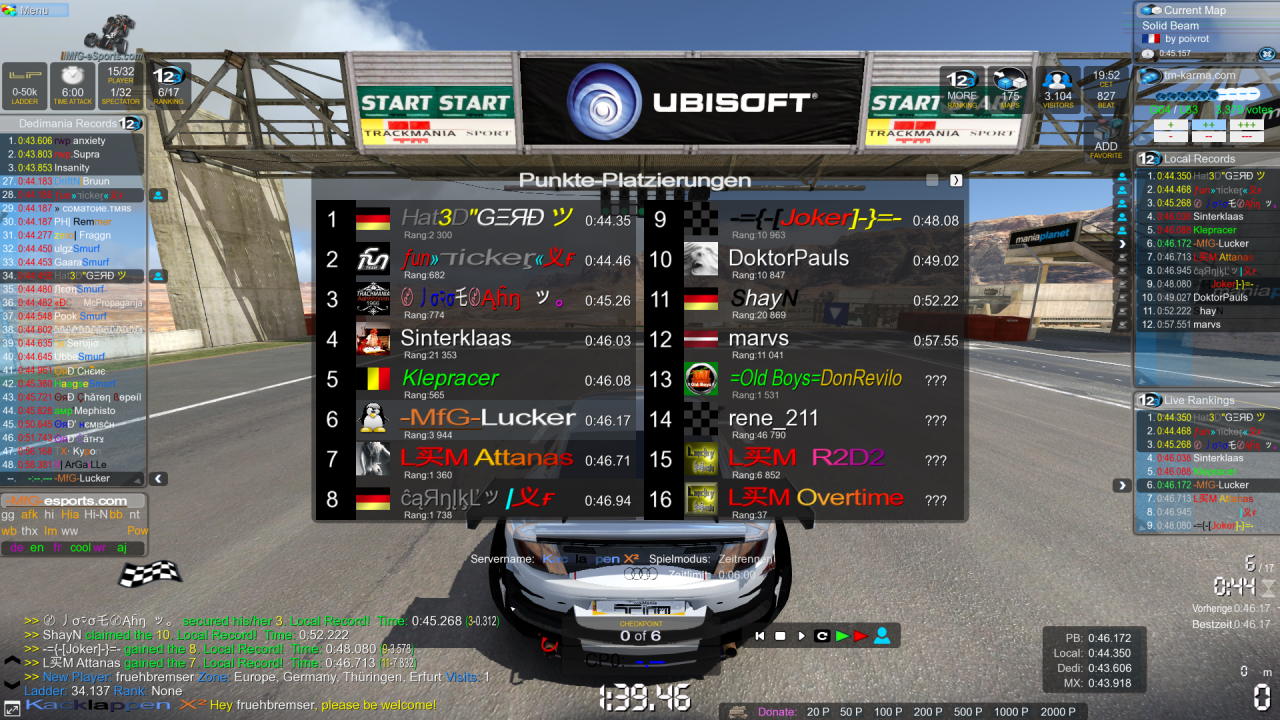This screenshot has height=720, width=1280.
Task: Send the 'afk' quick chat message
Action: [x=29, y=515]
